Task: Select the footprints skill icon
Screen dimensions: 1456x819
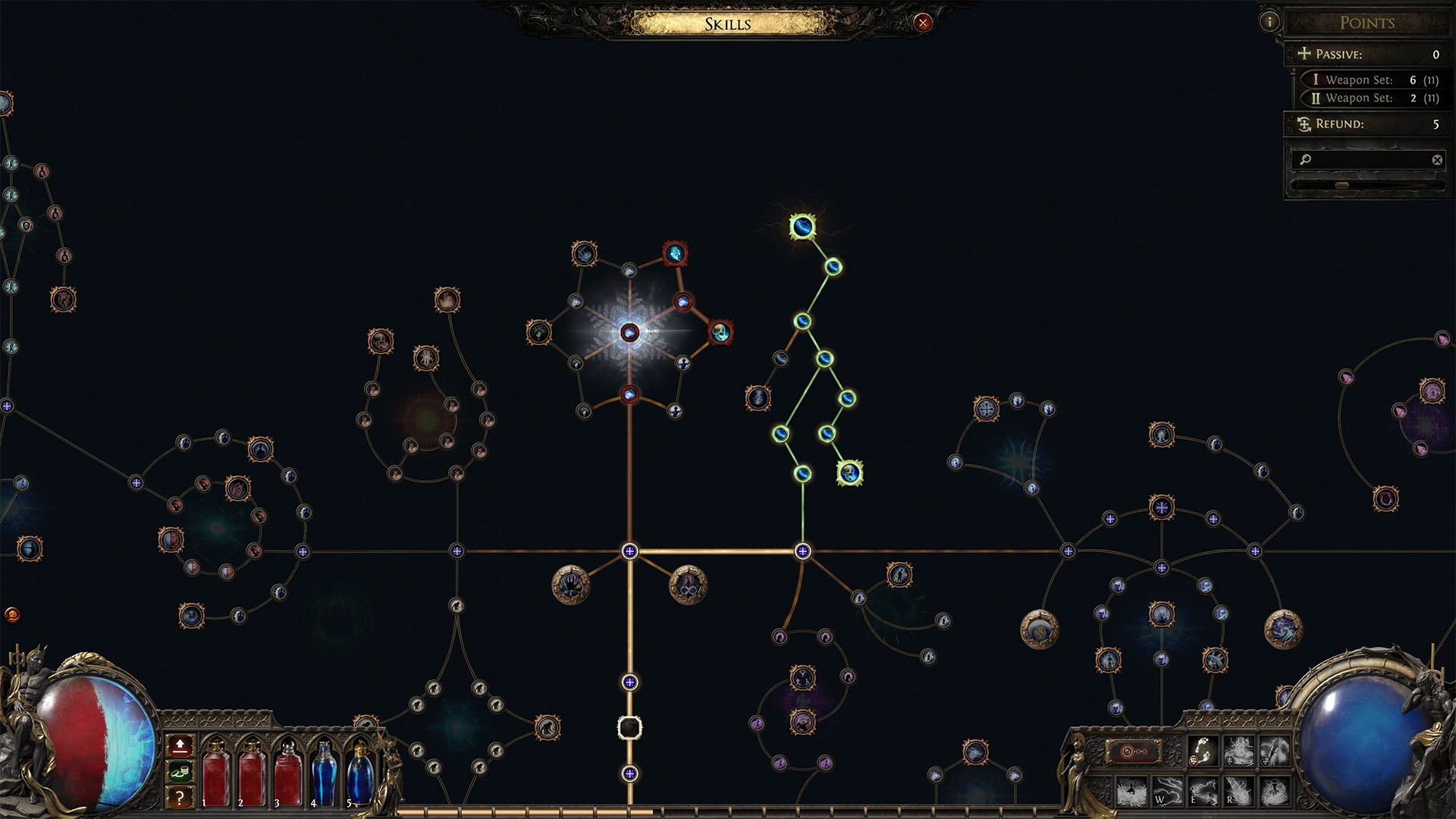Action: (1203, 752)
